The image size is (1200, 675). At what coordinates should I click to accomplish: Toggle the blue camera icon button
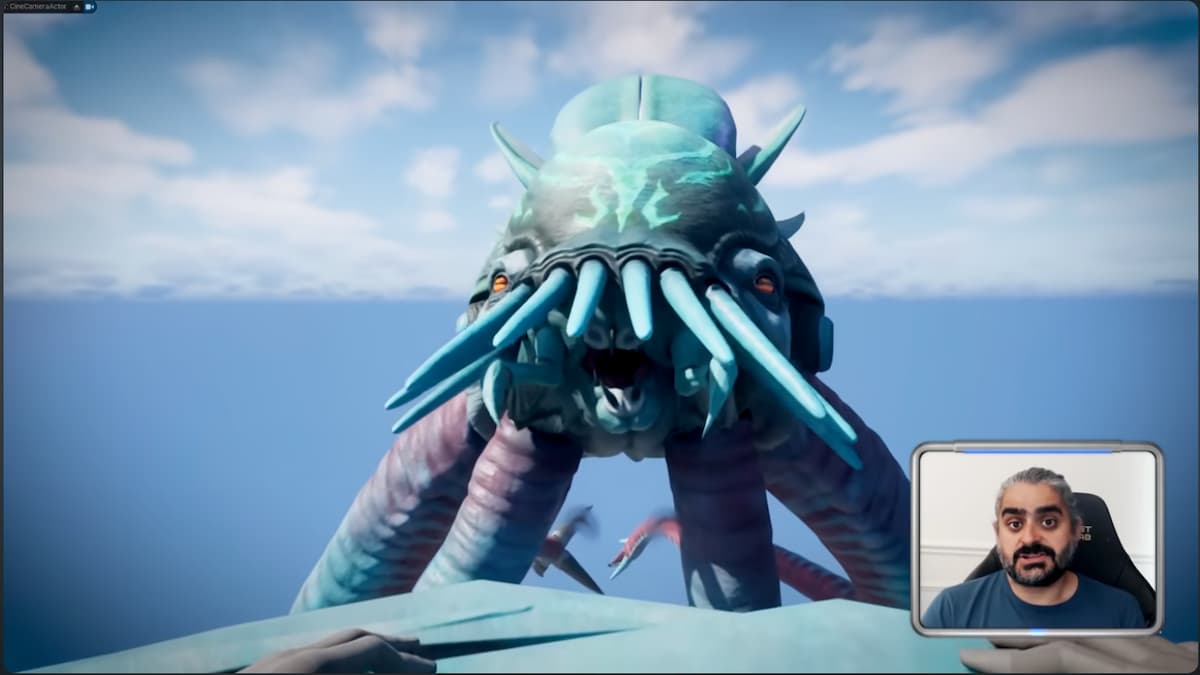pyautogui.click(x=89, y=7)
